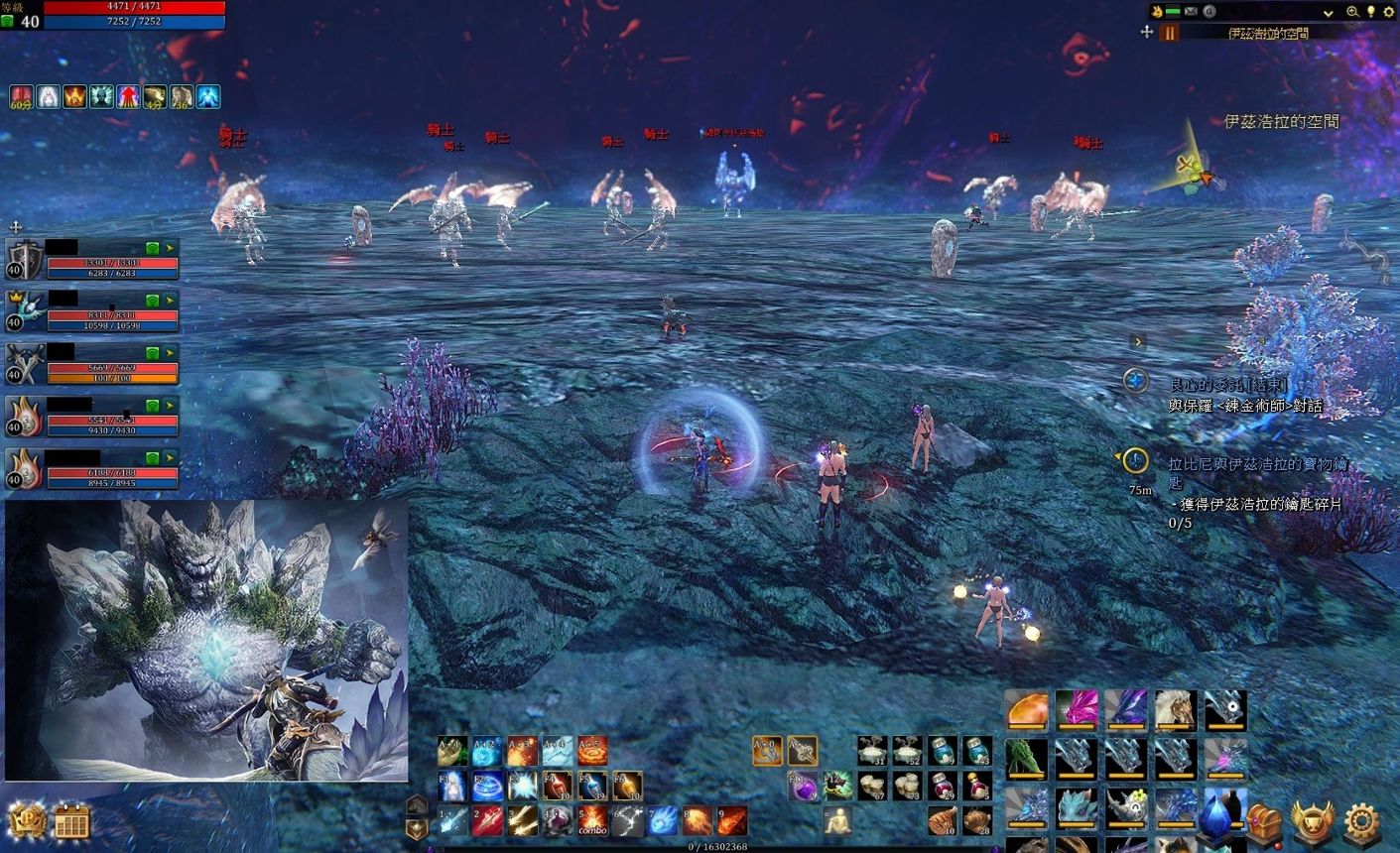
Task: Open the minimap bar's dropdown arrow
Action: [x=1329, y=12]
